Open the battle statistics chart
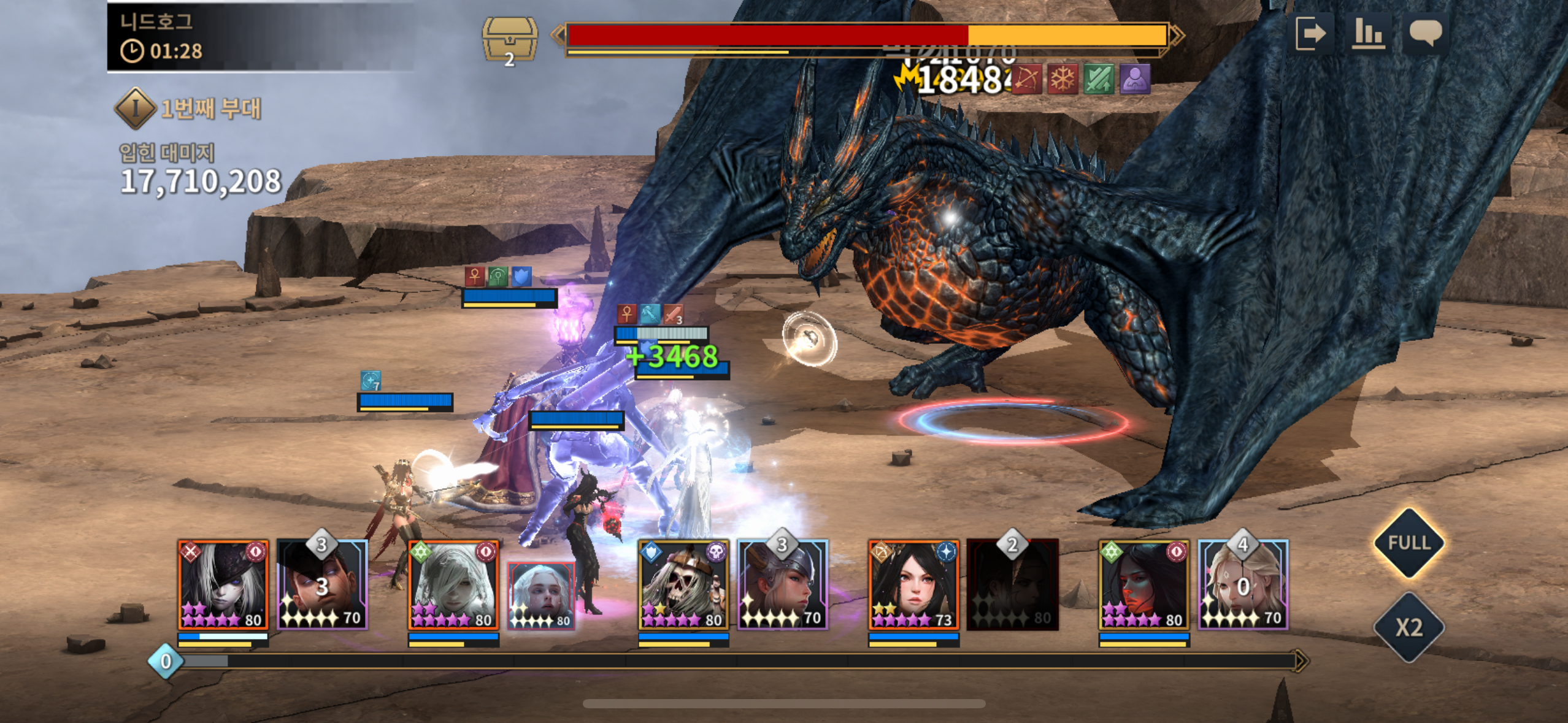 coord(1368,33)
